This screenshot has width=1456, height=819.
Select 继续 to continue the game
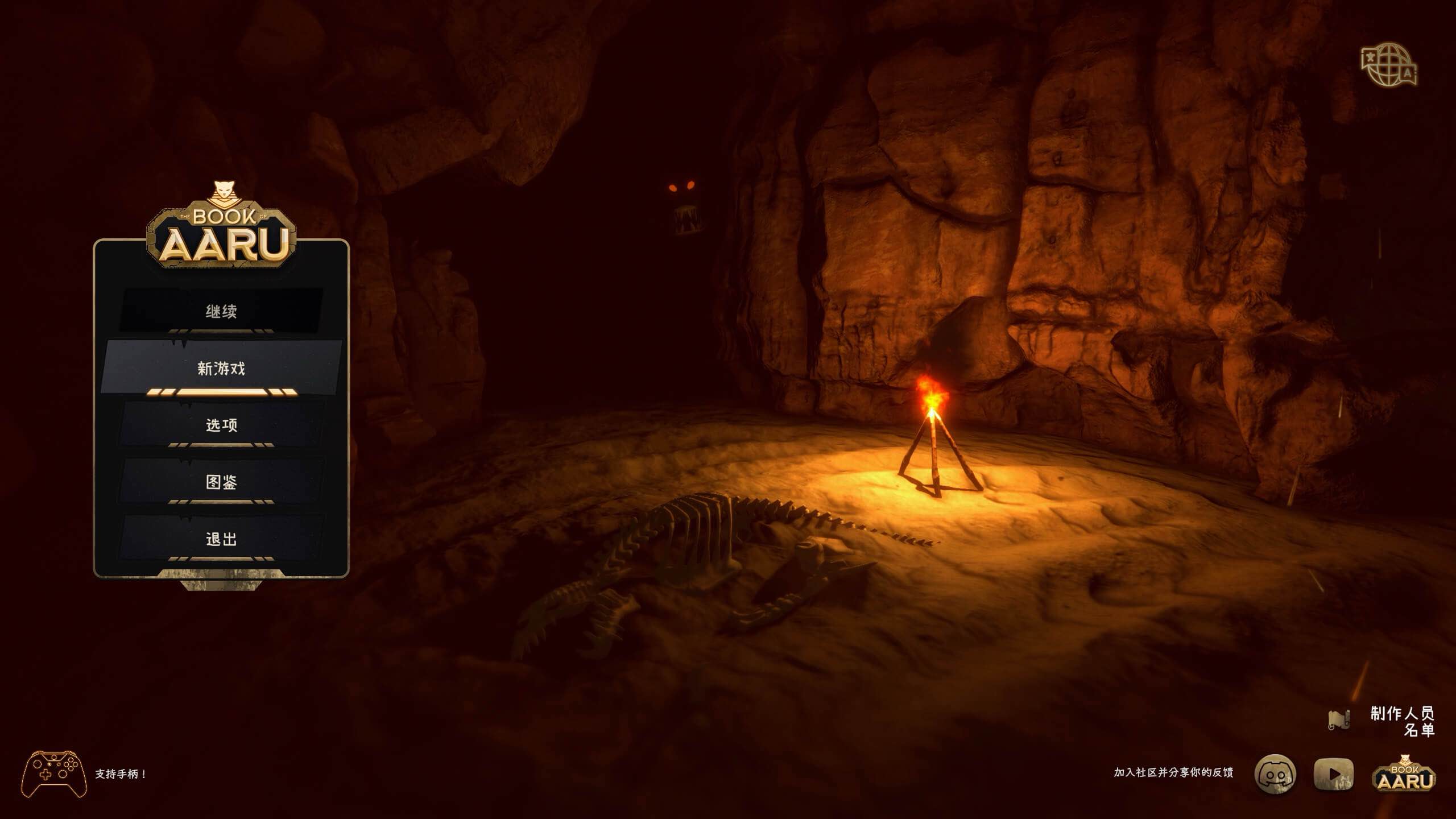(x=221, y=311)
